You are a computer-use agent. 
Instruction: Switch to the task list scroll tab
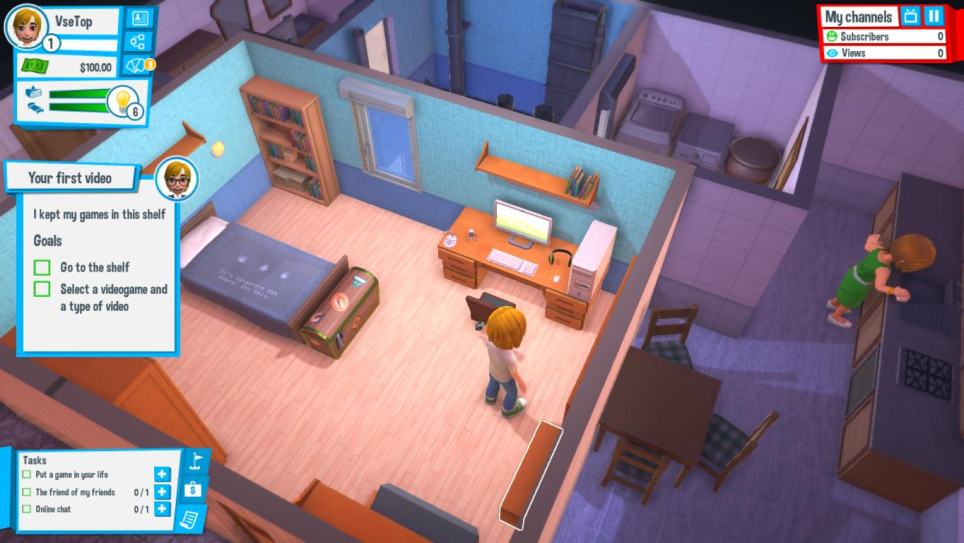pyautogui.click(x=191, y=518)
